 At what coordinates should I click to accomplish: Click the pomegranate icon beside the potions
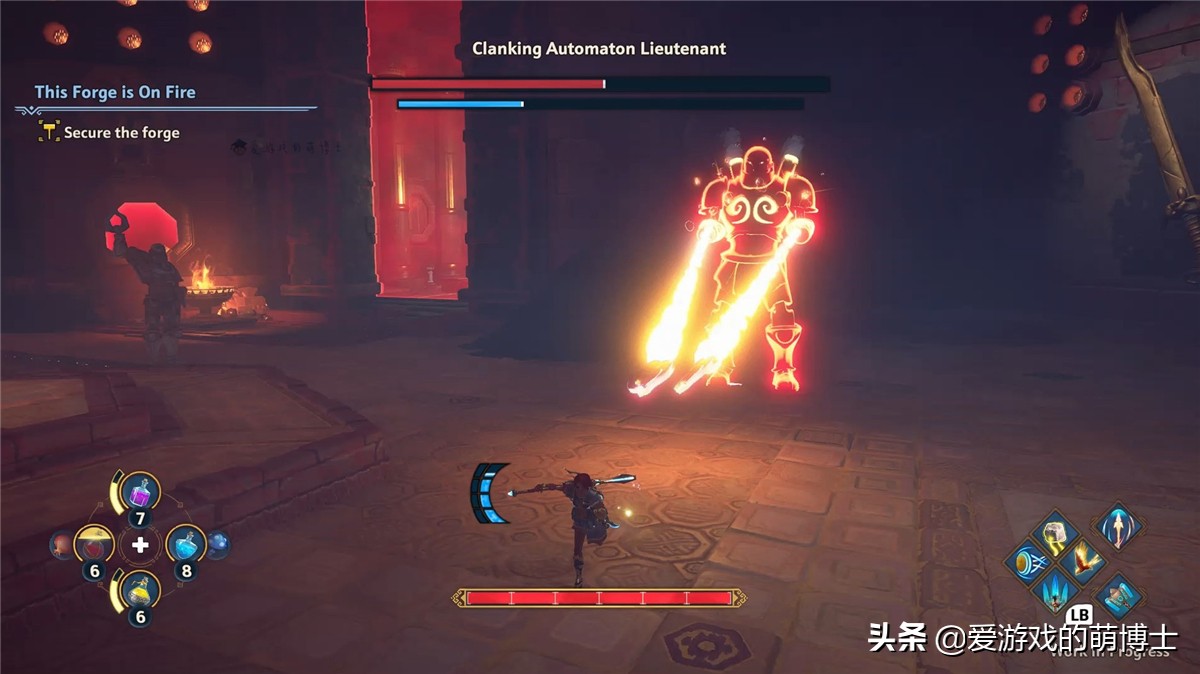(61, 544)
